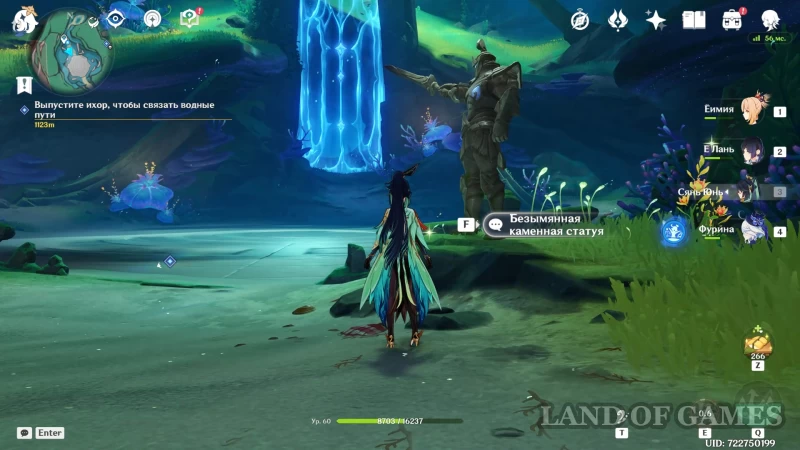Activate the elemental skill on cooldown

click(x=706, y=413)
